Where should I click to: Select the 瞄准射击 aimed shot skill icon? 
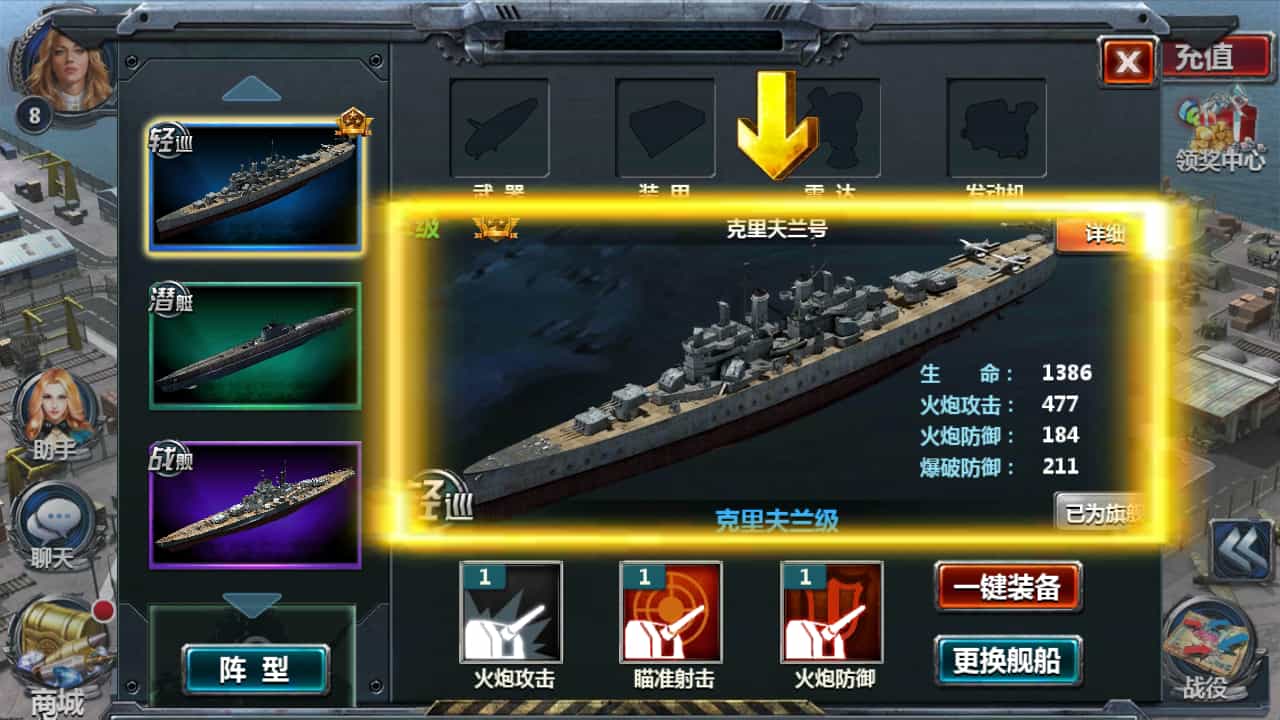pyautogui.click(x=671, y=612)
